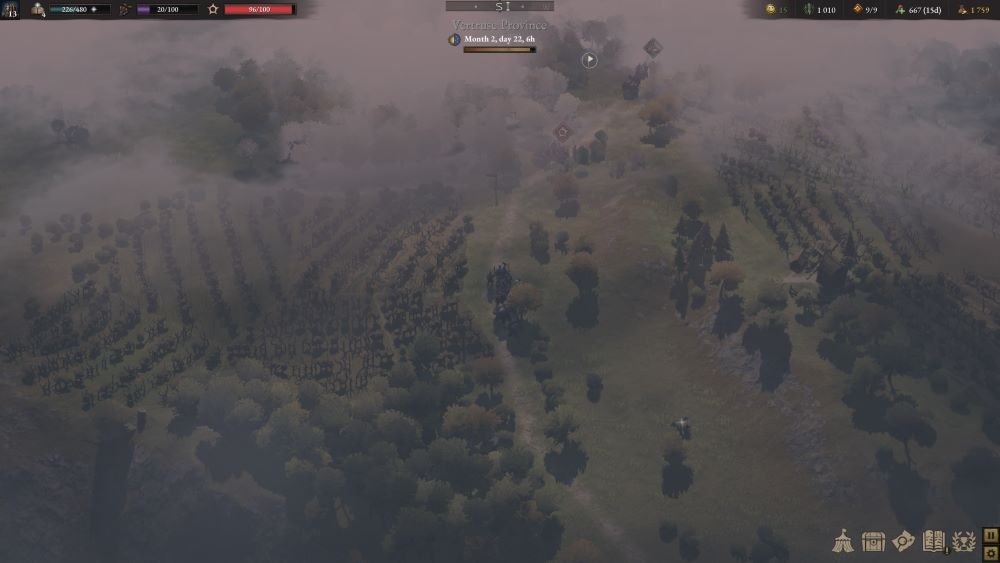Screen dimensions: 1000x563
Task: Select the company portrait numbered 13
Action: [x=10, y=10]
